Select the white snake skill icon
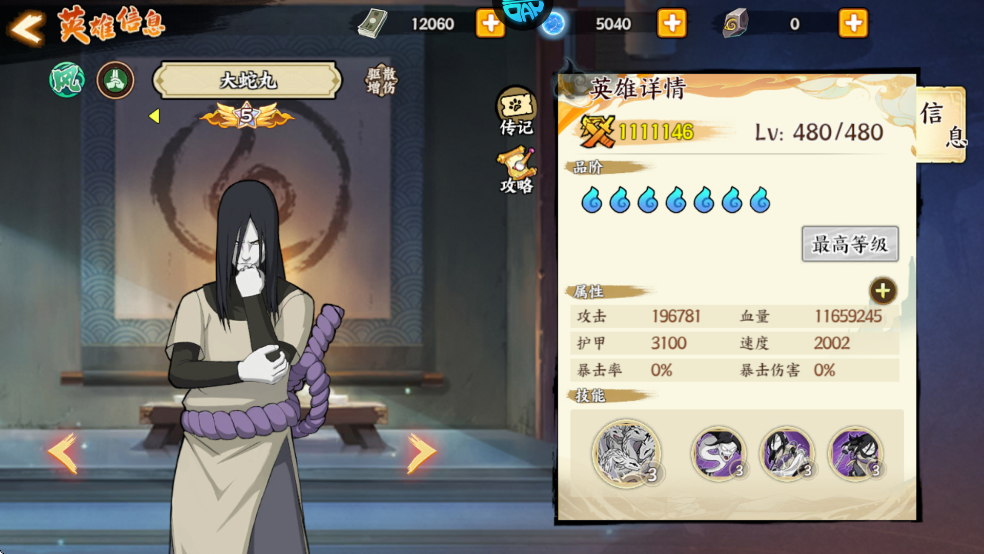Image resolution: width=984 pixels, height=554 pixels. tap(718, 453)
